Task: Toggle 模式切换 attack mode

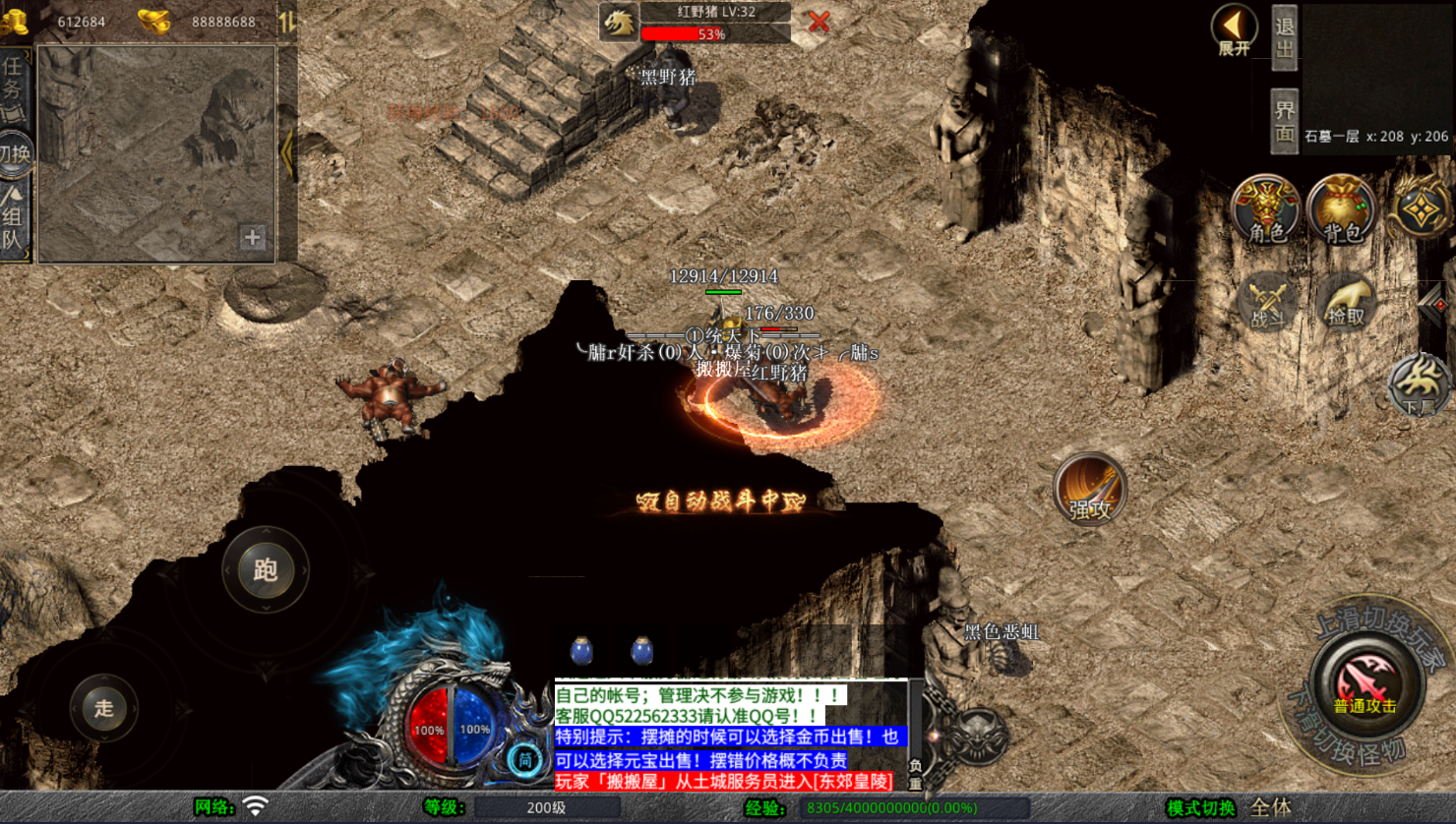Action: click(1202, 808)
